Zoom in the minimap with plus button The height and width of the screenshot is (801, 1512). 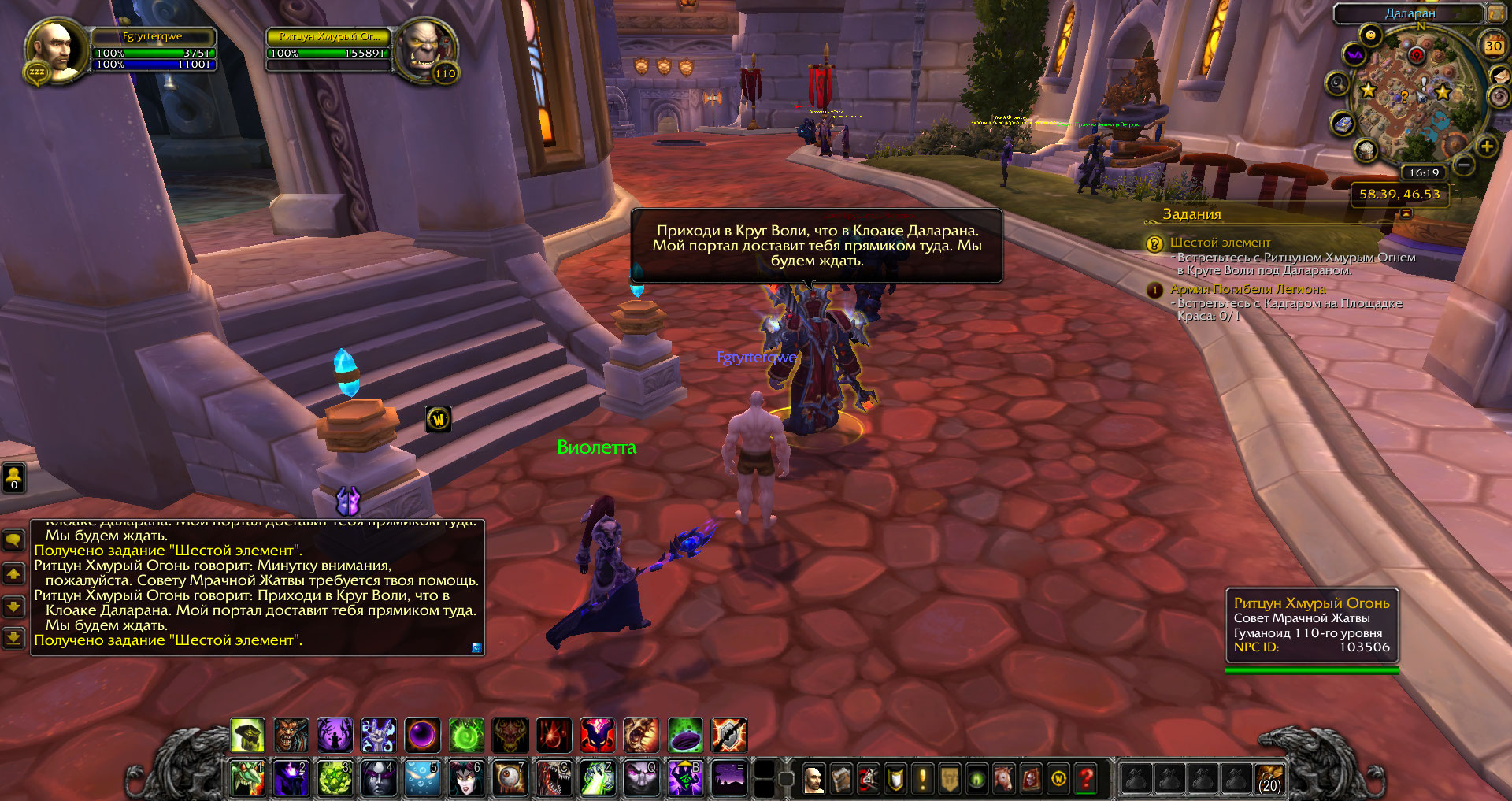pyautogui.click(x=1487, y=146)
